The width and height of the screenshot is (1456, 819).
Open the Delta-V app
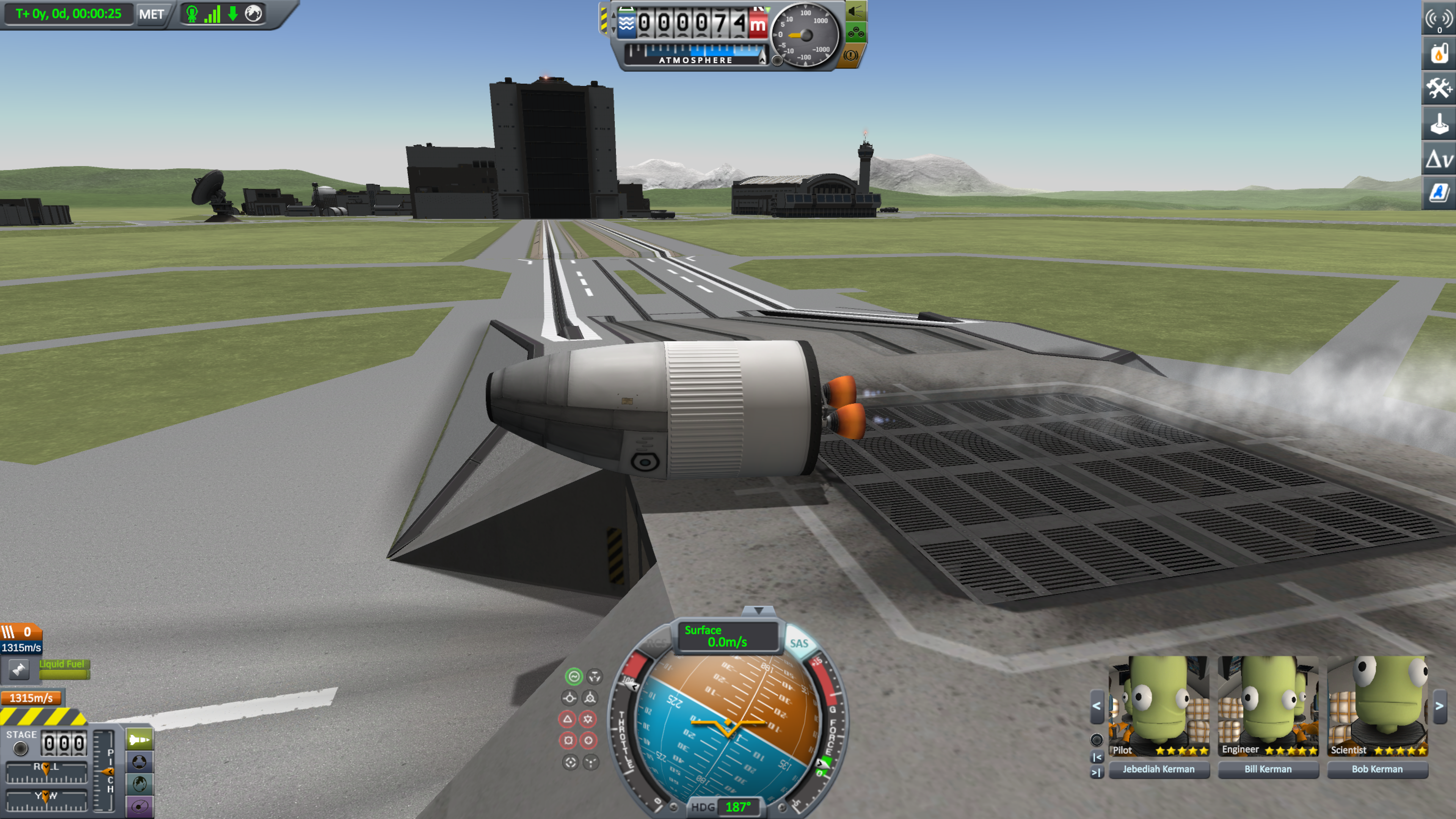[1439, 159]
